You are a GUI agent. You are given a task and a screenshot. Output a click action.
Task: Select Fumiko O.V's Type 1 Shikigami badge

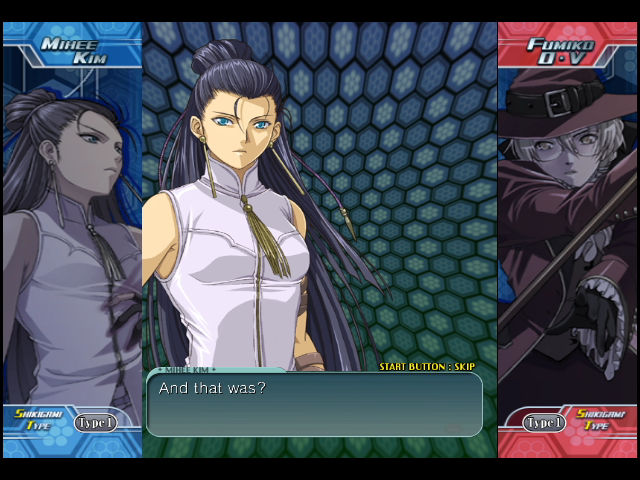[x=546, y=423]
